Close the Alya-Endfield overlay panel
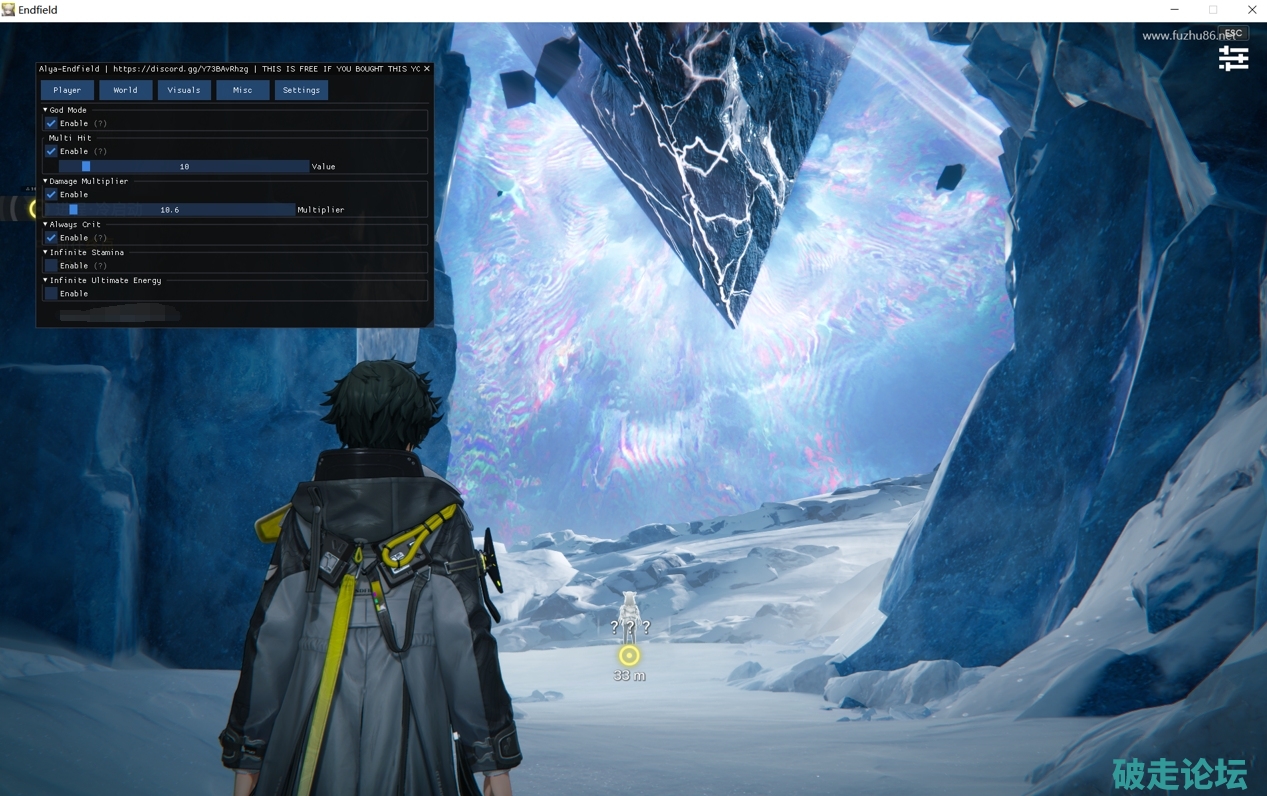Screen dimensions: 1267x796 (x=427, y=69)
